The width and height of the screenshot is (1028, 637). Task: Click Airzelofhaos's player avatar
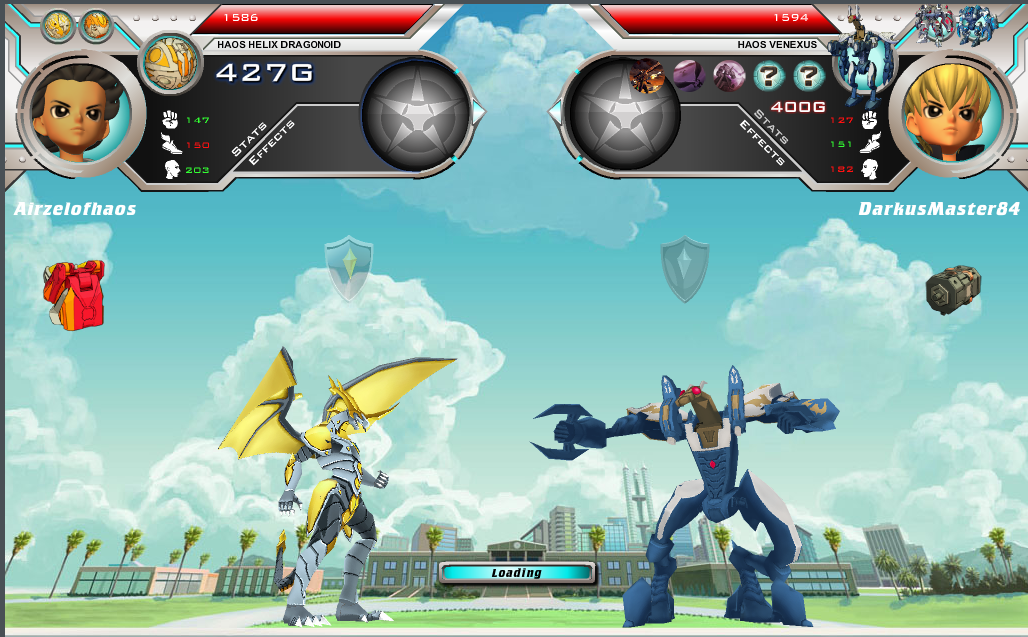76,112
